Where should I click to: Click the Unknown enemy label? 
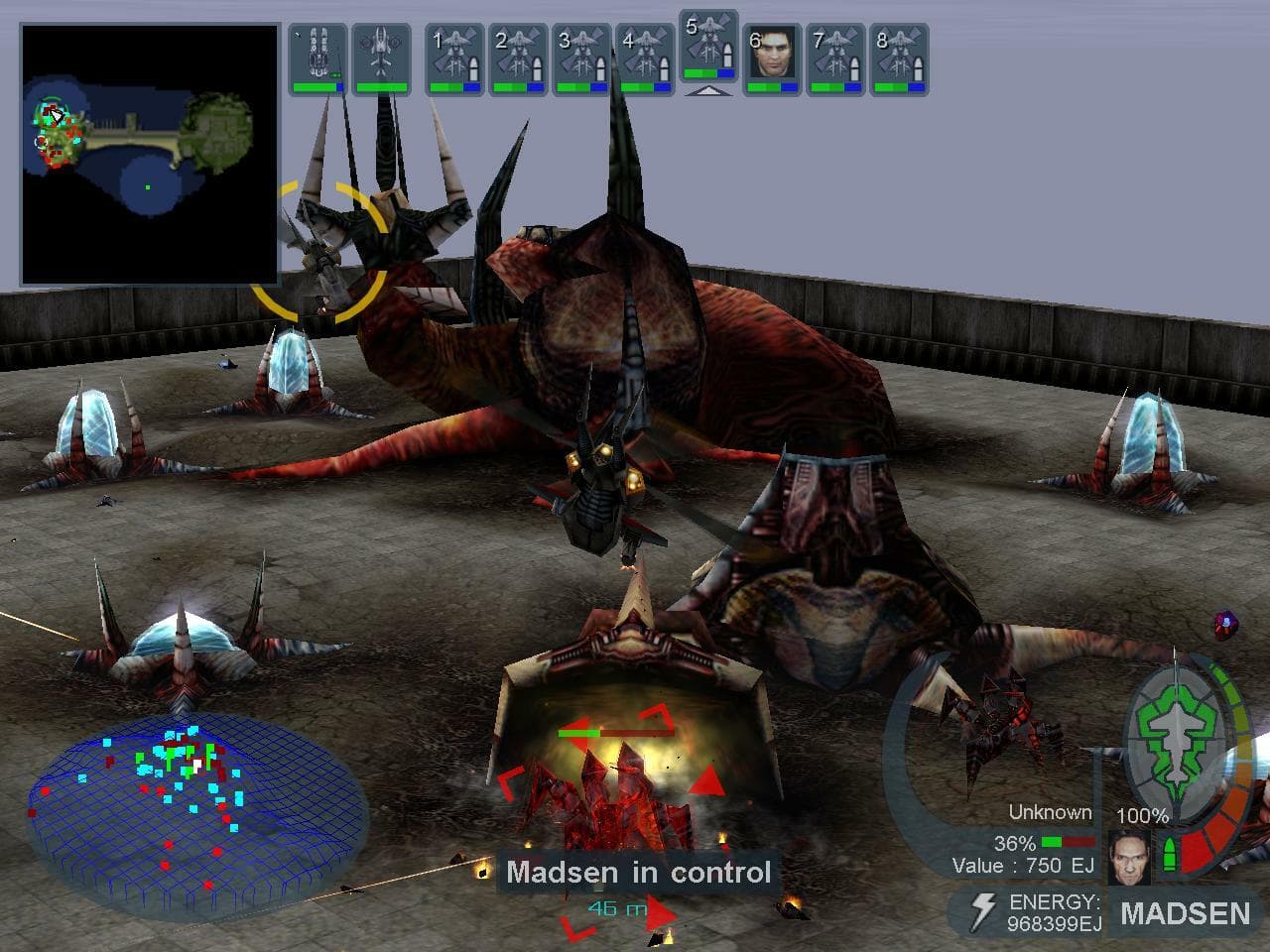tap(1050, 811)
